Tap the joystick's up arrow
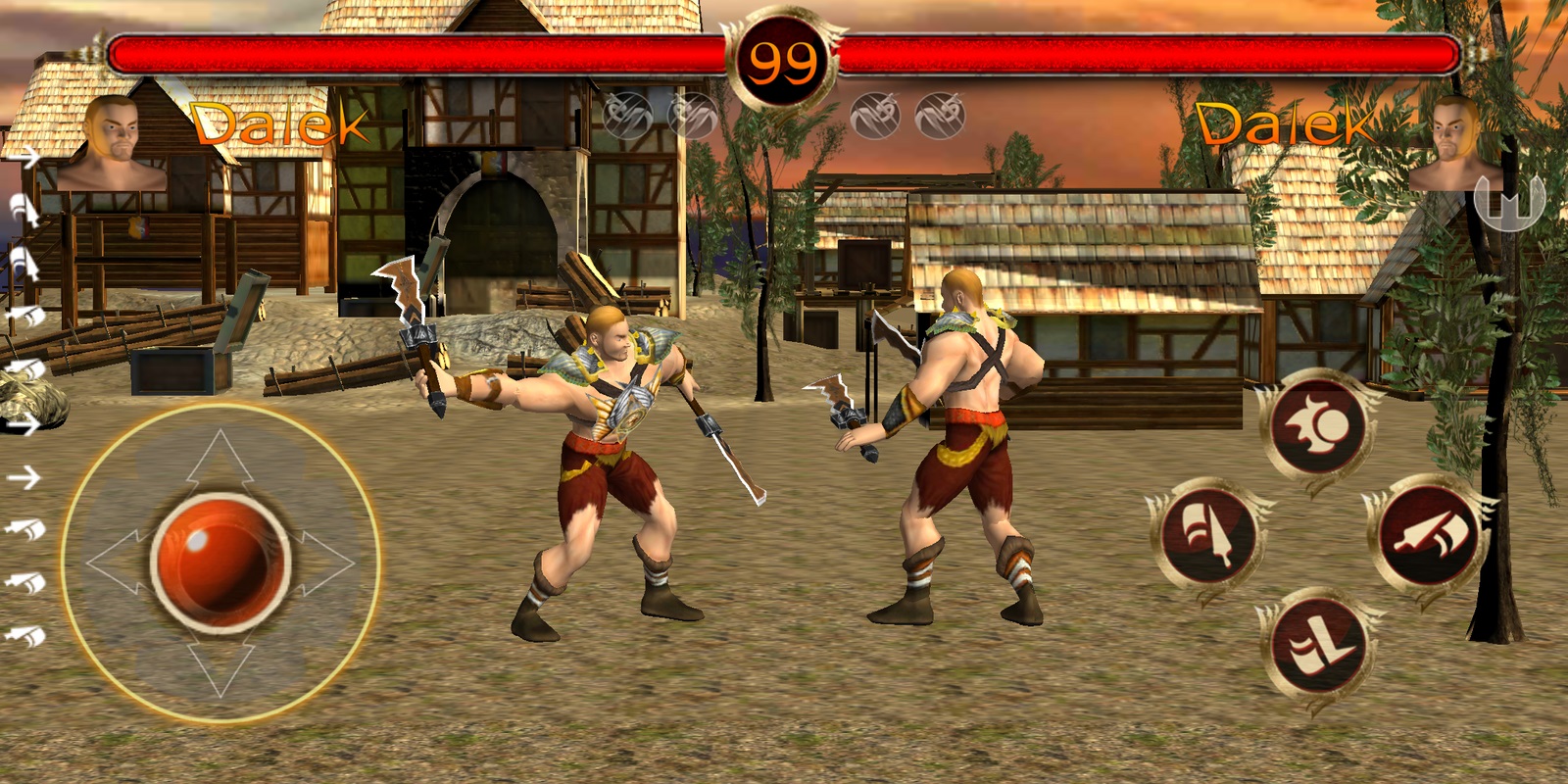1568x784 pixels. pyautogui.click(x=220, y=457)
